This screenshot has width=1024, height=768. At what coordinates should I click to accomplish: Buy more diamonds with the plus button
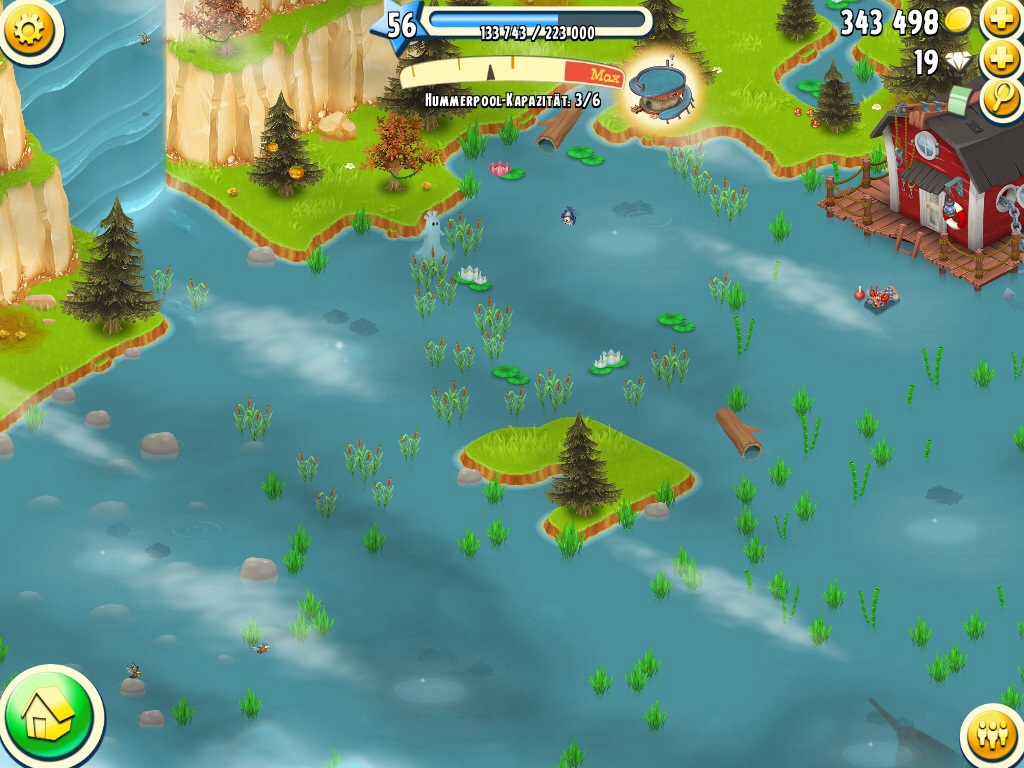click(1001, 60)
